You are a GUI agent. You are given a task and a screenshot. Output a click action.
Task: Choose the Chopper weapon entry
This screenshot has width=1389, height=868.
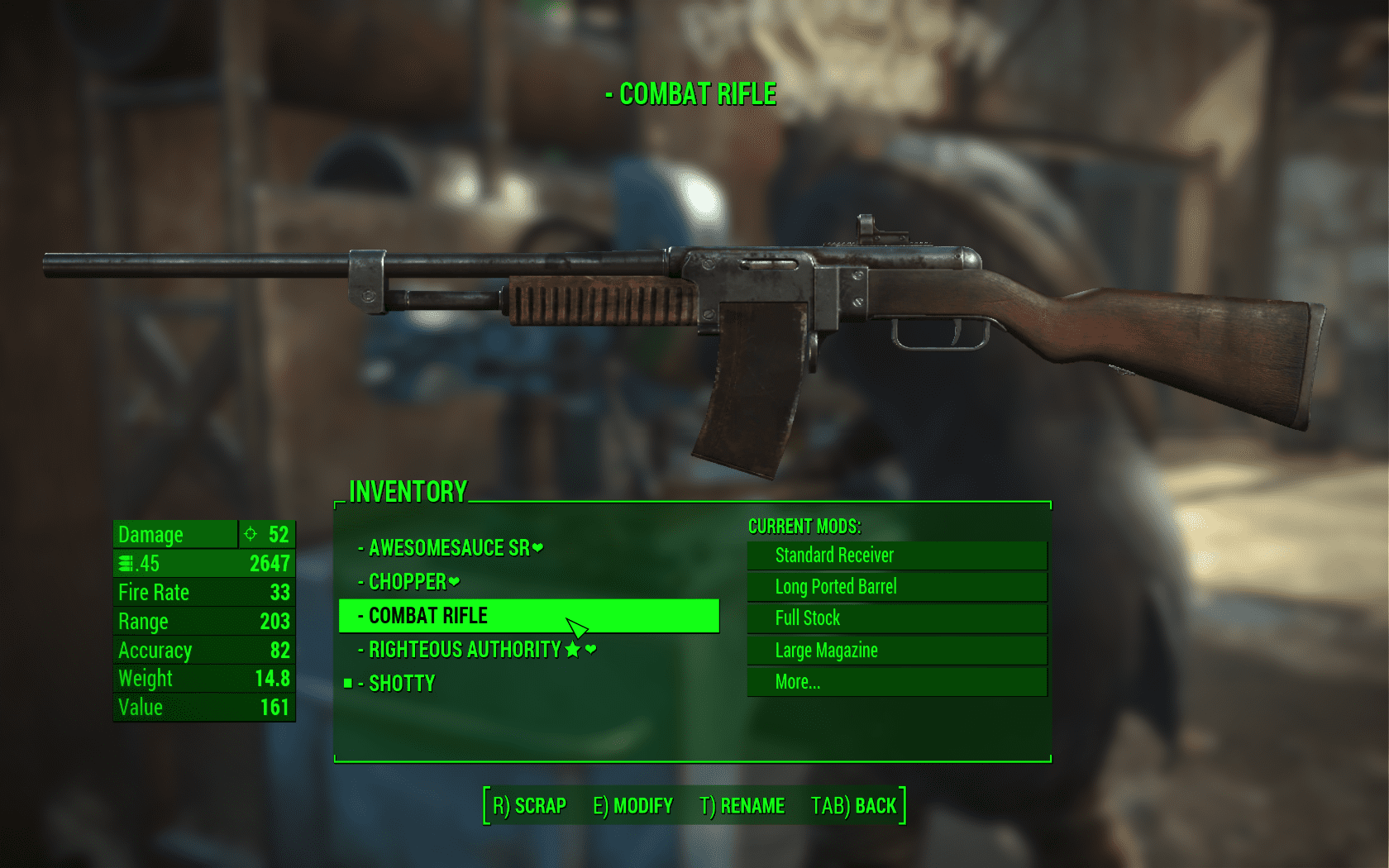pos(408,582)
